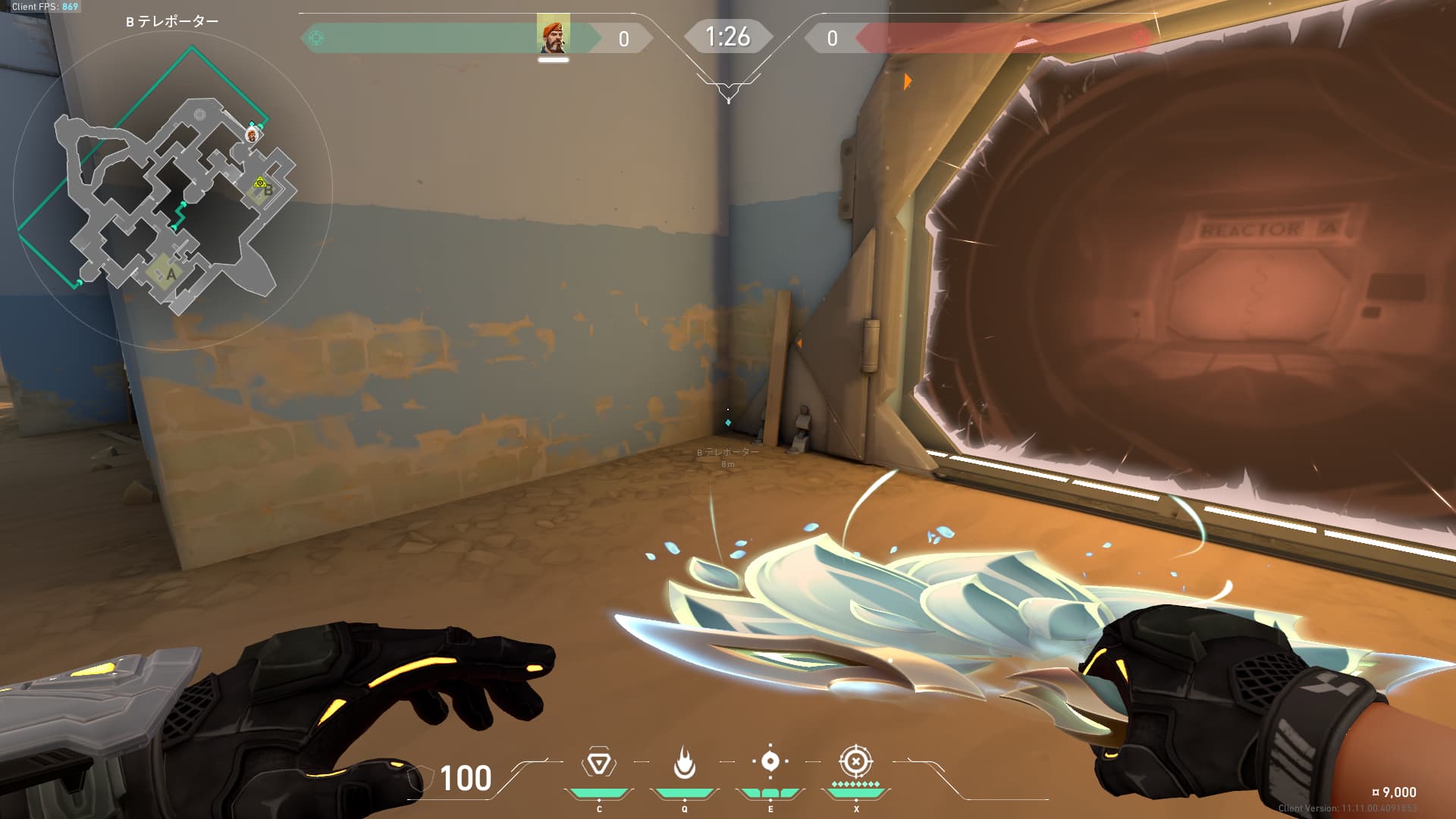The width and height of the screenshot is (1456, 819).
Task: Trigger the Orbital Strike ultimate icon
Action: click(x=855, y=761)
